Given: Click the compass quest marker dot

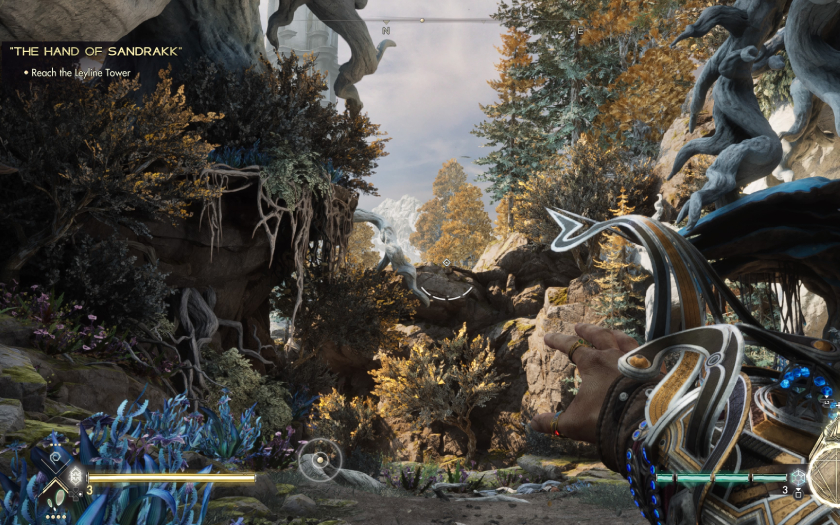Looking at the screenshot, I should 421,20.
